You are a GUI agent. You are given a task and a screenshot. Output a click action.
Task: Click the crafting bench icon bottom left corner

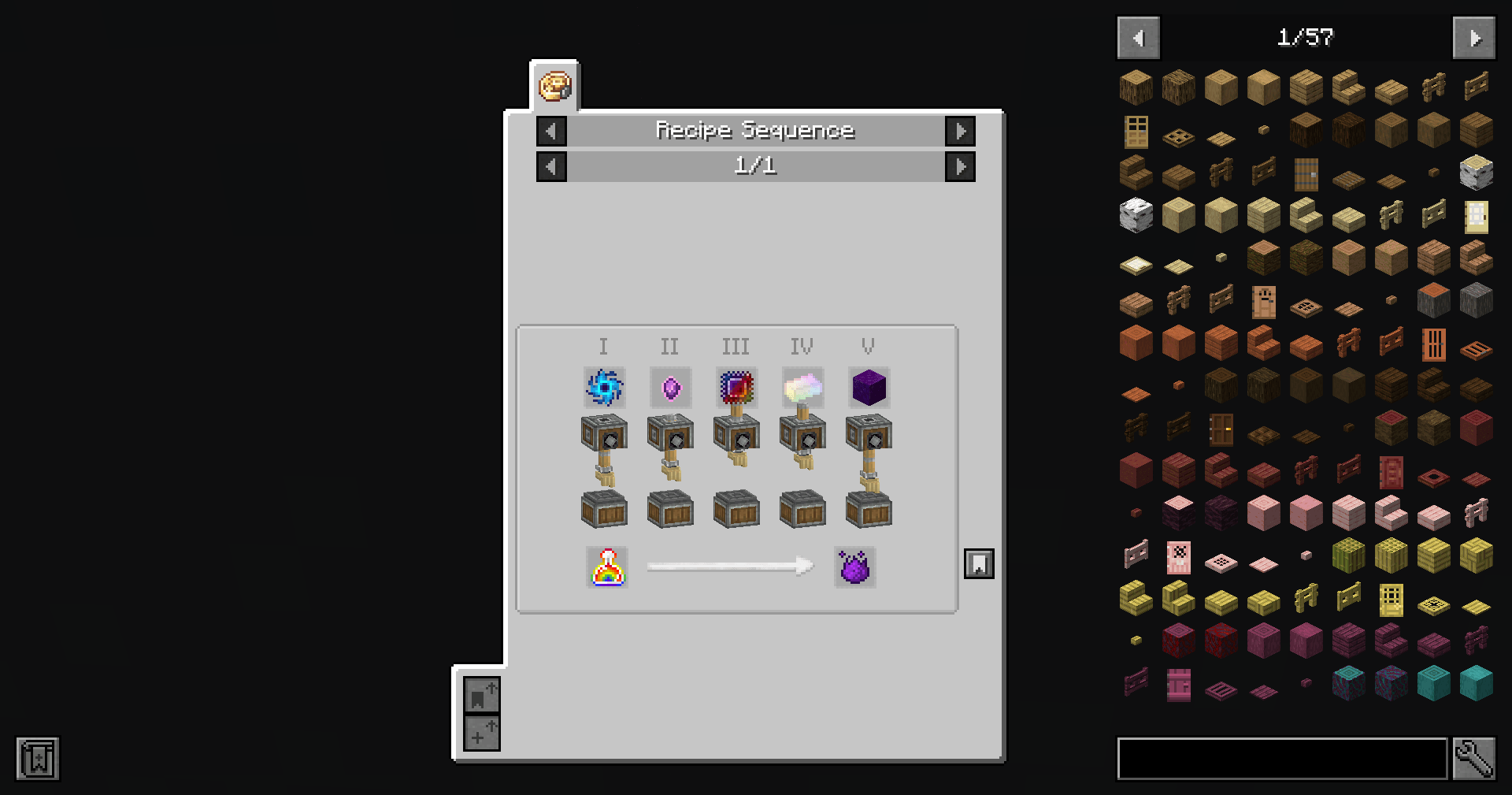(x=37, y=759)
